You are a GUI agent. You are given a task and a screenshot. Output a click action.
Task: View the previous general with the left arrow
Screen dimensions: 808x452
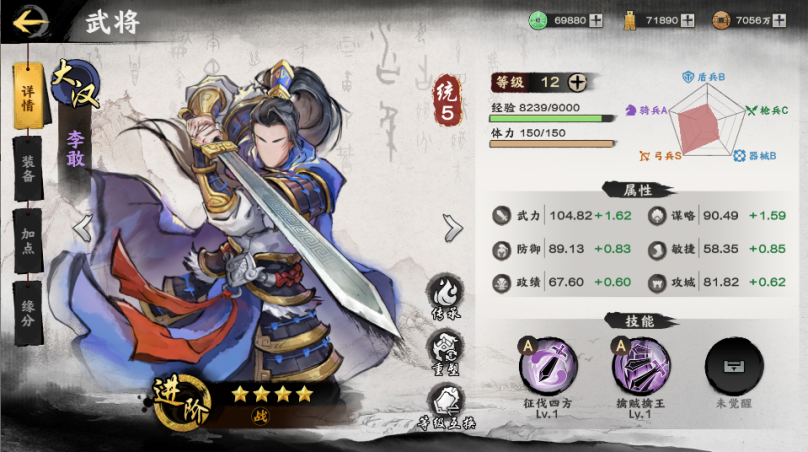point(83,228)
